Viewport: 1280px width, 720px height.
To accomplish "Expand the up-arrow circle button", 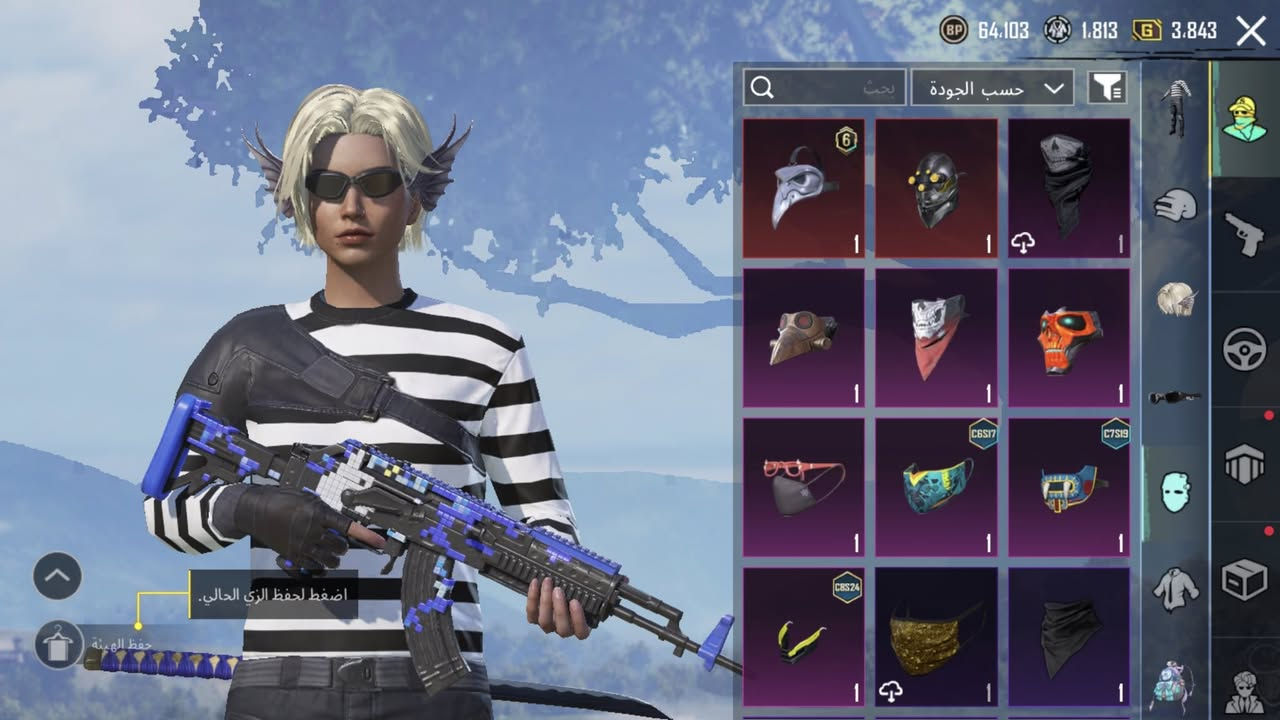I will [57, 576].
